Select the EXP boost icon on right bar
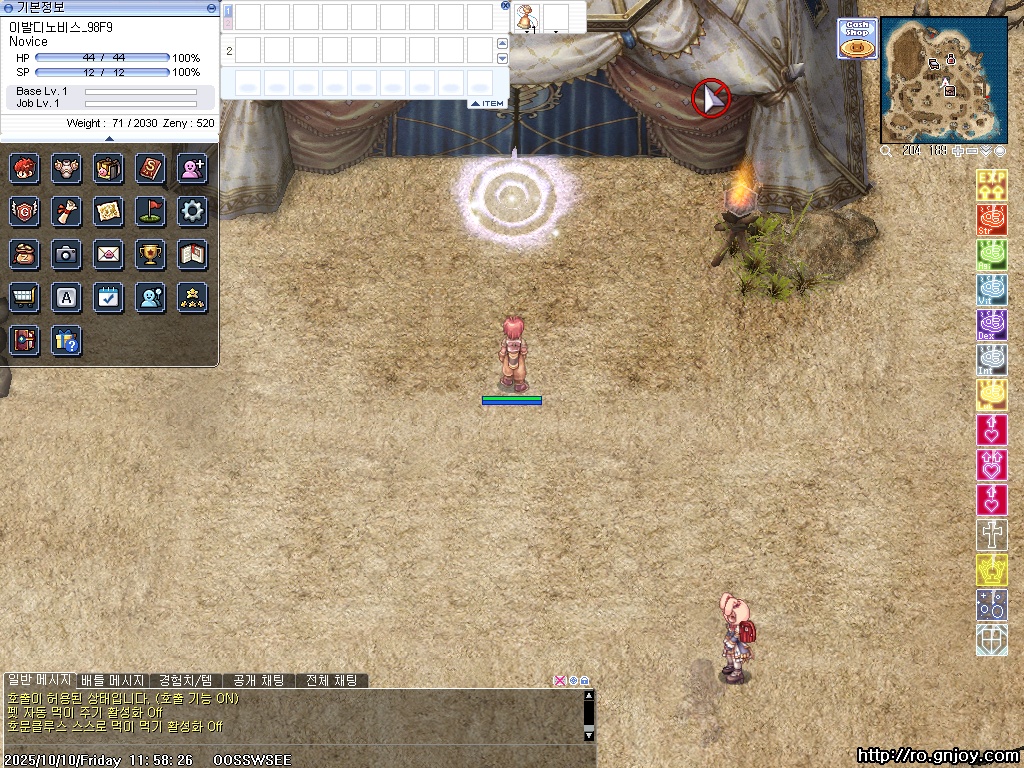The image size is (1024, 768). [991, 185]
